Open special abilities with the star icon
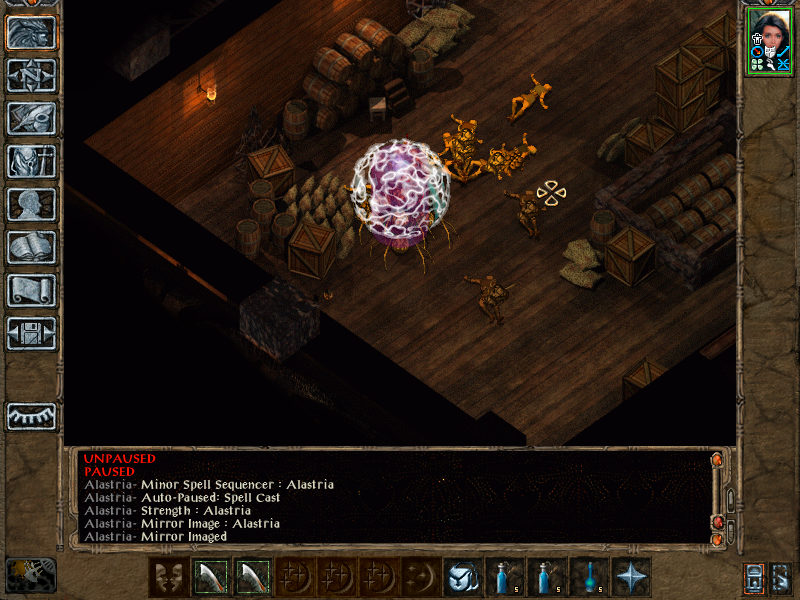Viewport: 800px width, 600px height. pos(631,577)
